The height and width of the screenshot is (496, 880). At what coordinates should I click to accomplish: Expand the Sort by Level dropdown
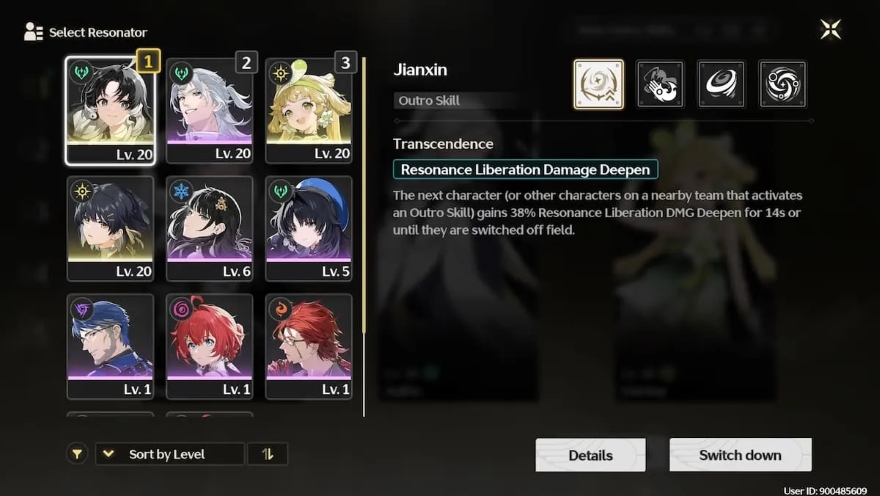169,454
